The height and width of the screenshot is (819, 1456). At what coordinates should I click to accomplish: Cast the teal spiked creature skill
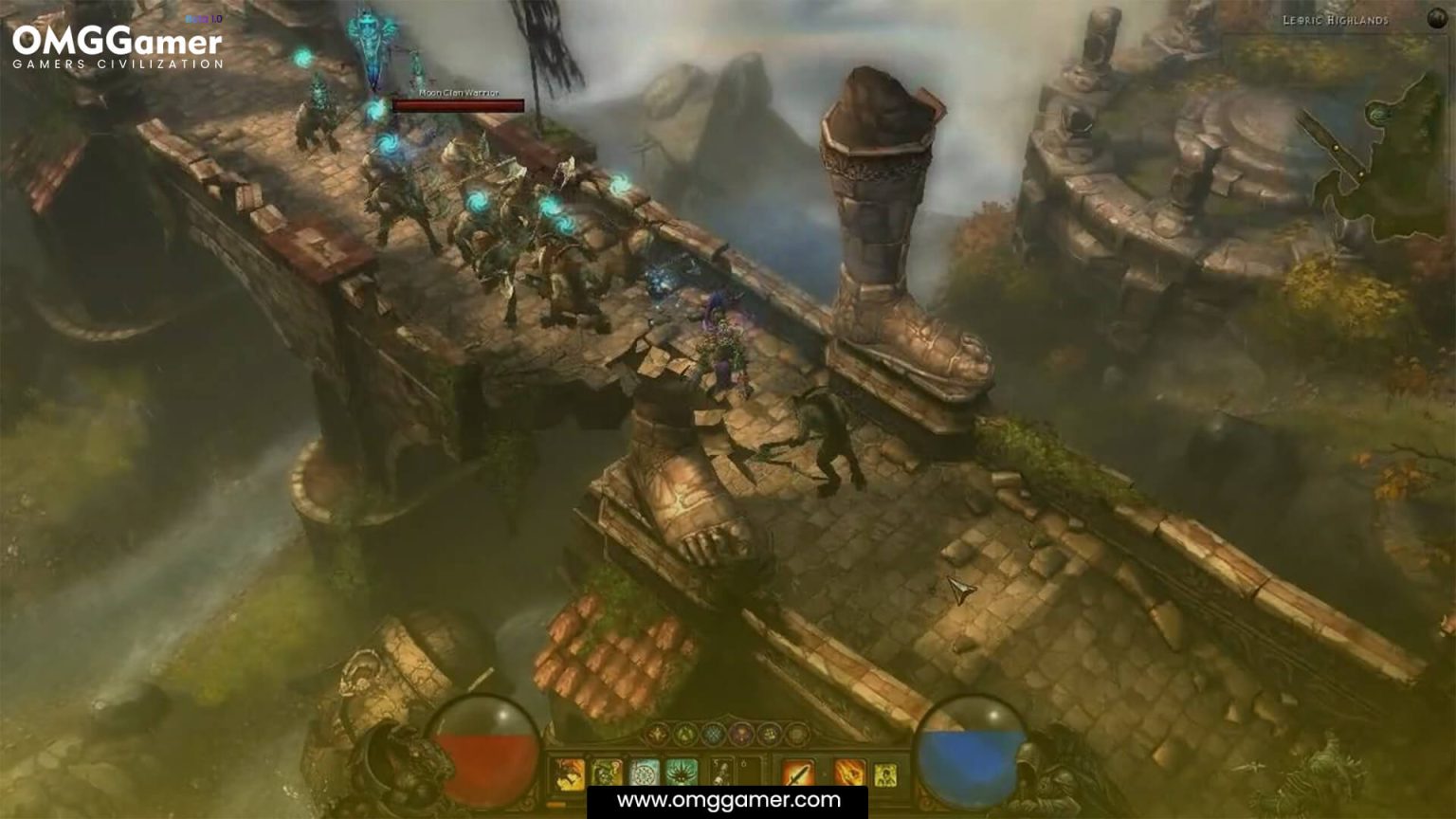tap(682, 773)
